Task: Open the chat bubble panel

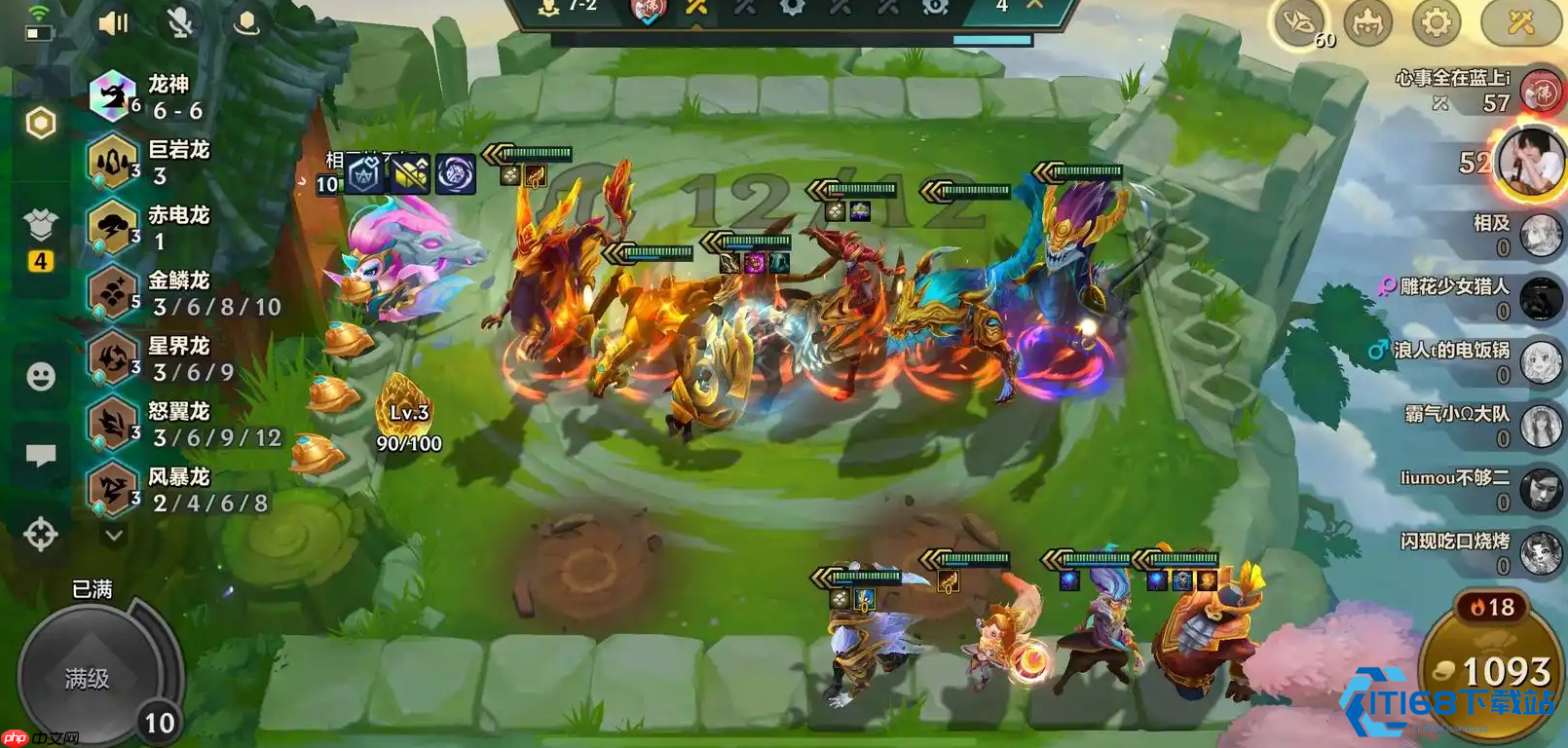Action: (41, 455)
